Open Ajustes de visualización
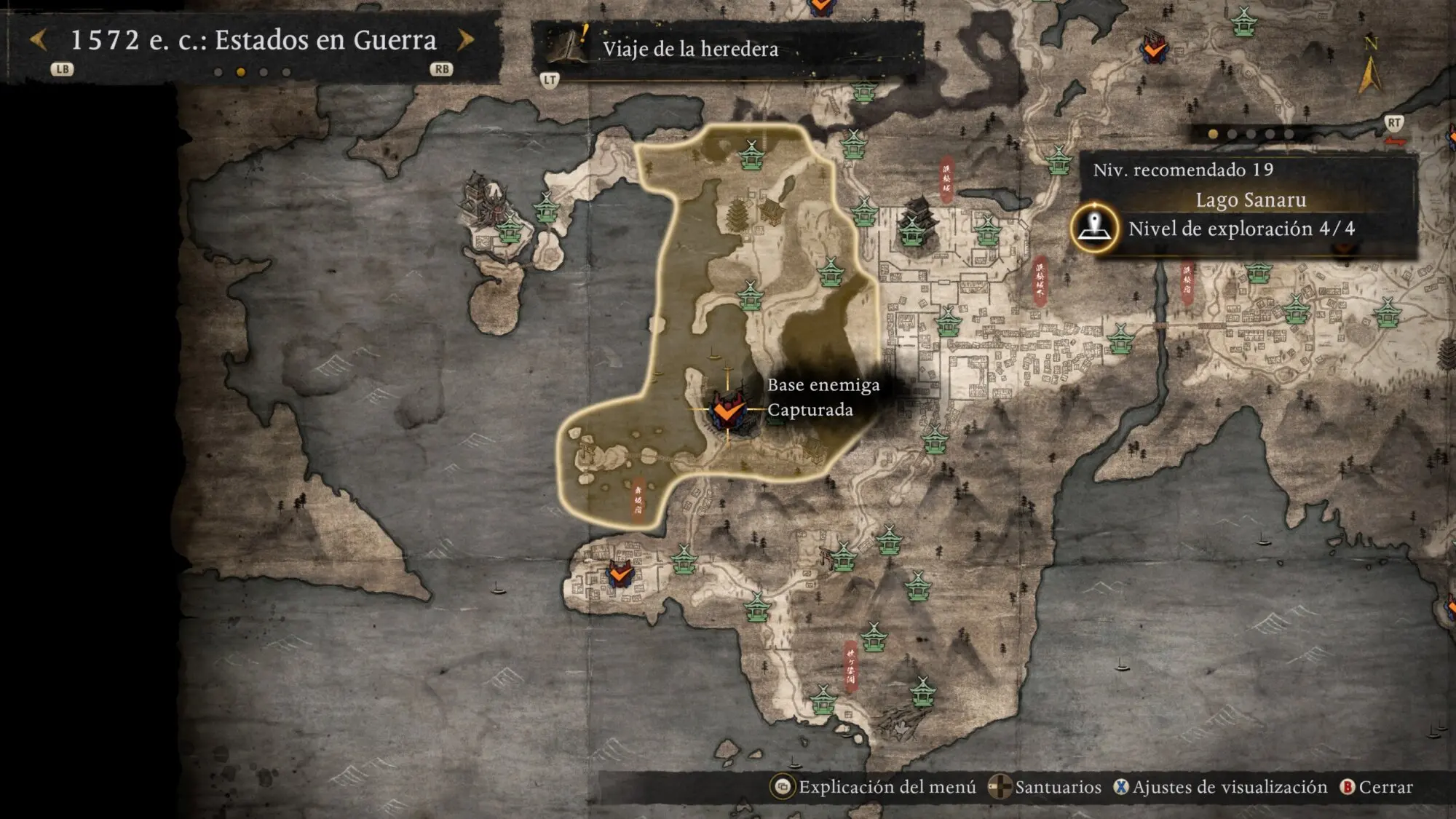 point(1221,787)
